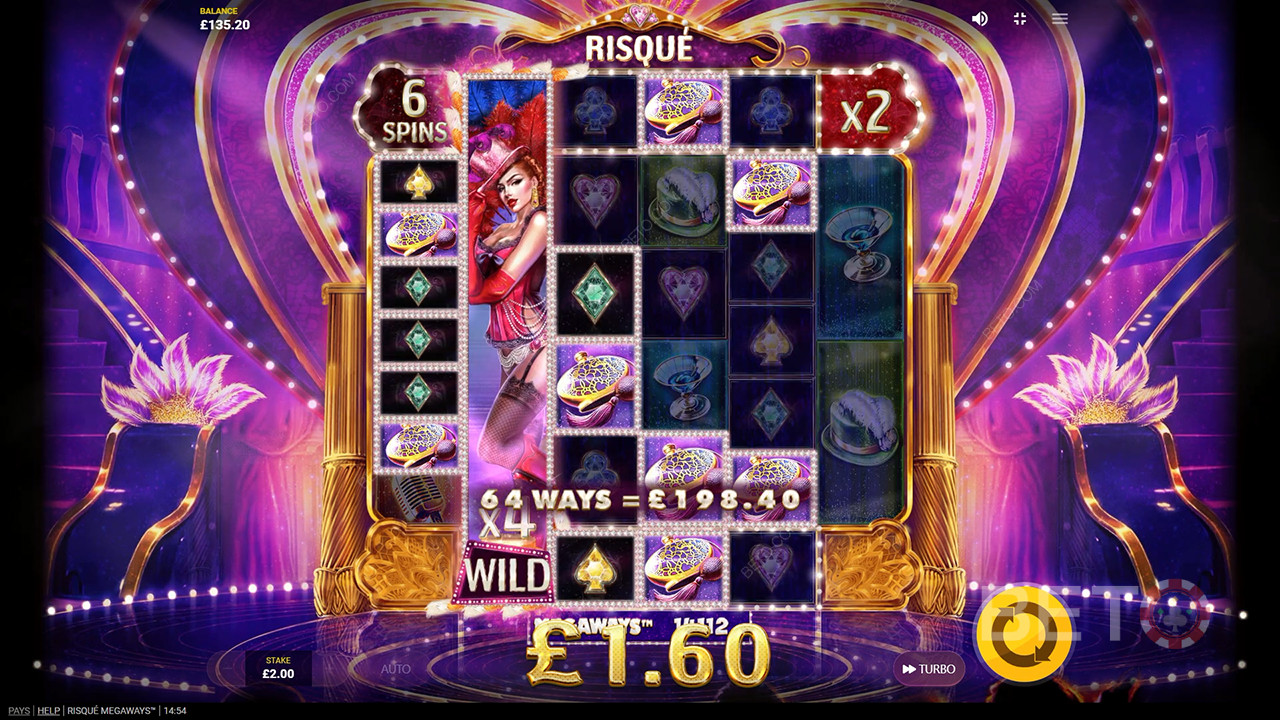
Task: Open the Help link
Action: (48, 711)
